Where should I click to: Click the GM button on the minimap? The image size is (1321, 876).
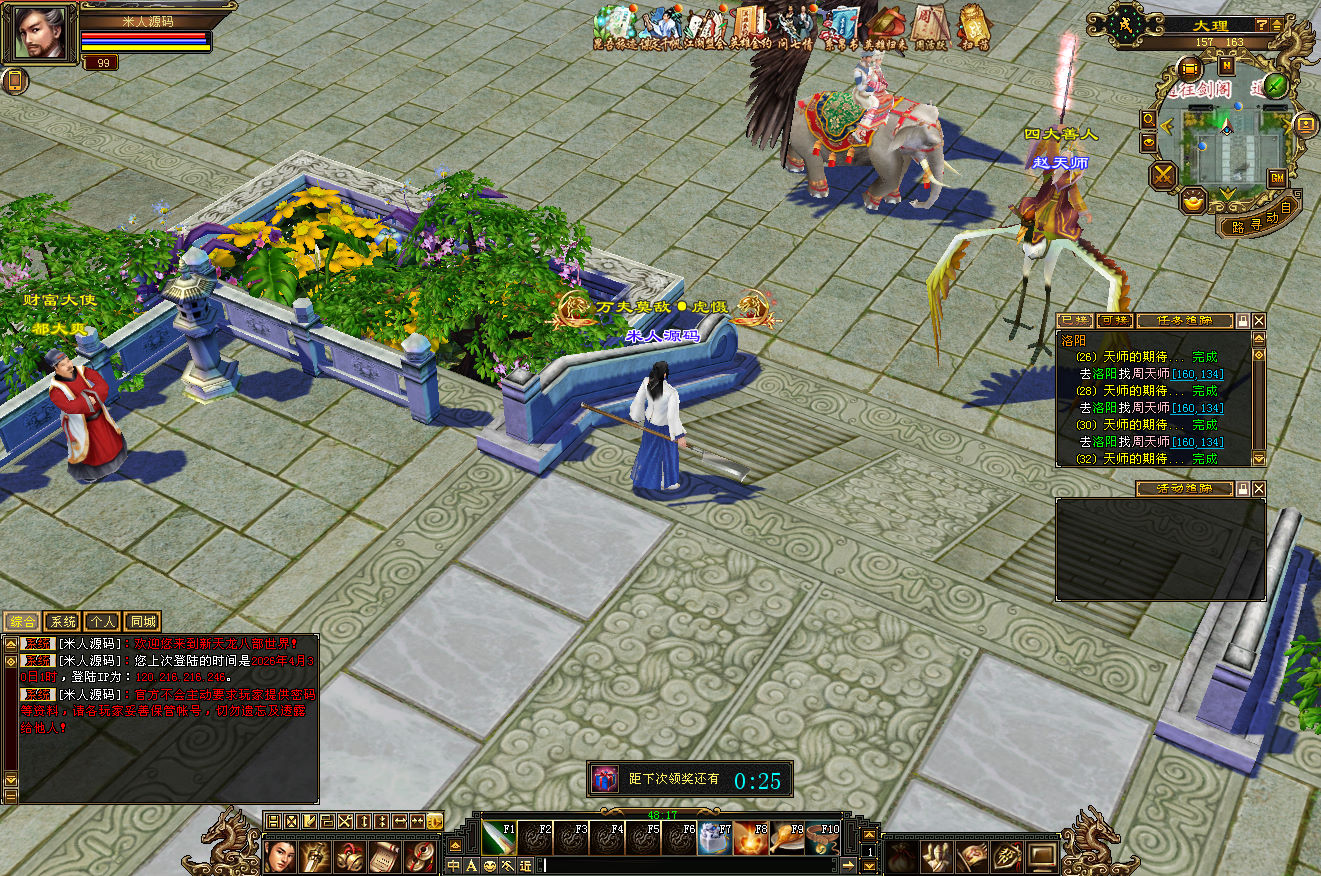(1277, 178)
